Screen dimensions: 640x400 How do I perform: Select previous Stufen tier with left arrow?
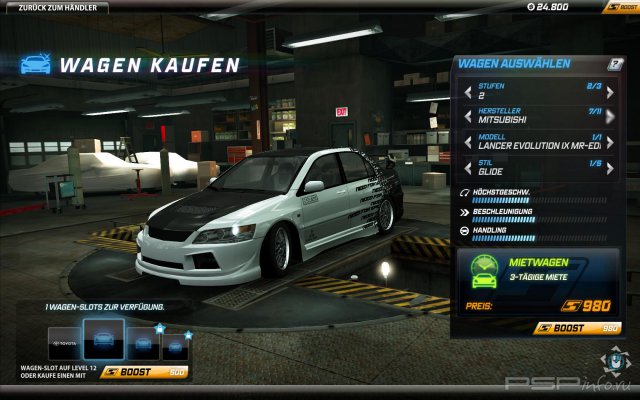click(466, 92)
